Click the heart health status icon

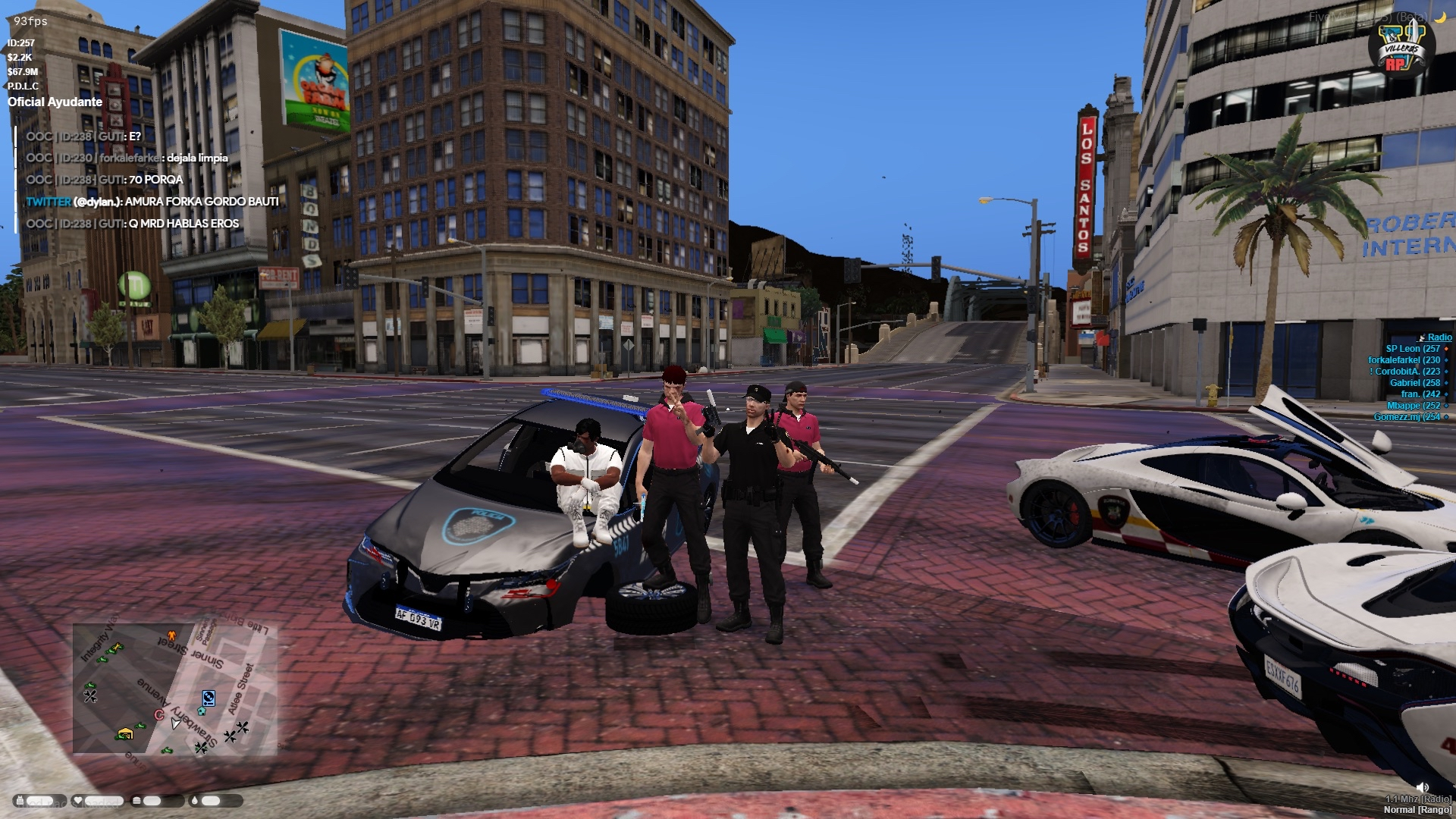click(77, 801)
